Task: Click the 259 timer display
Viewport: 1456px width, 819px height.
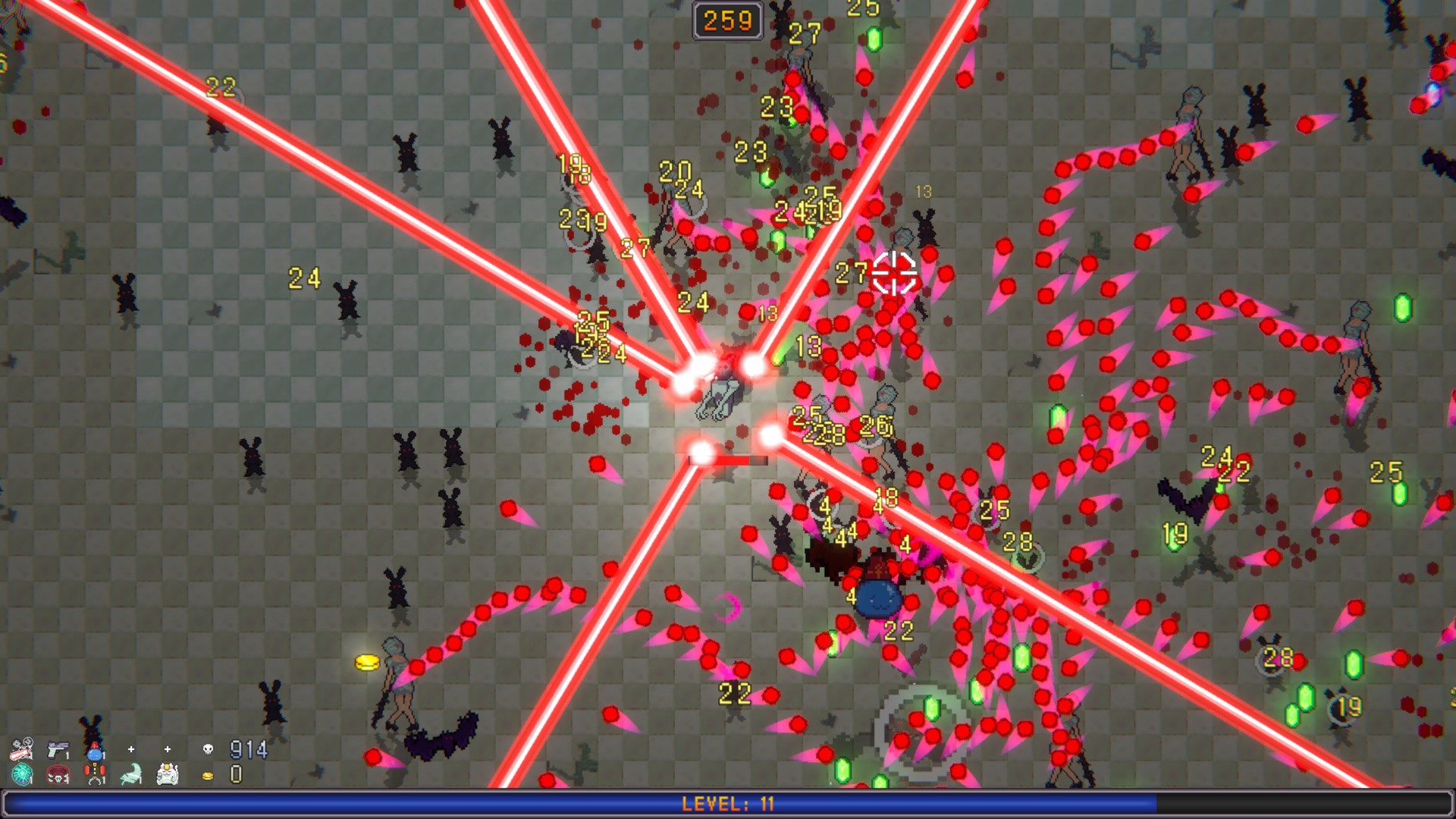Action: point(726,20)
